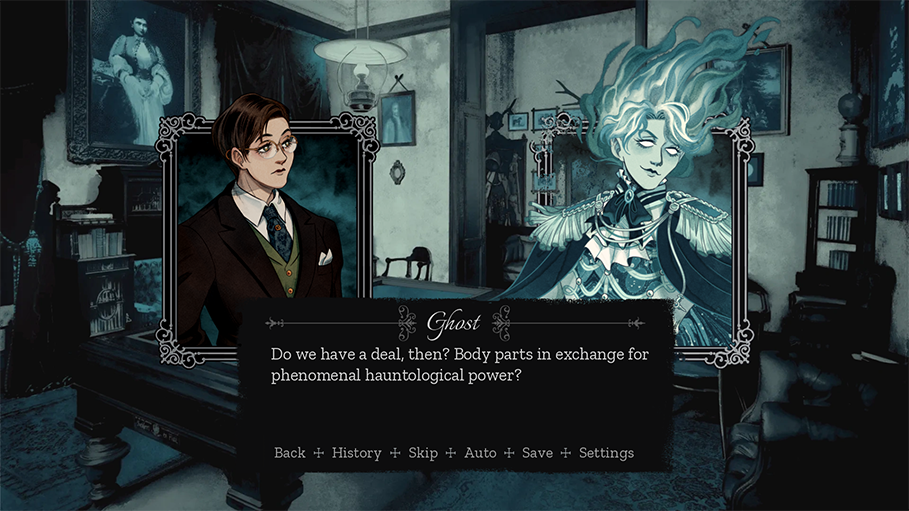The image size is (909, 511).
Task: Open the dialogue History log
Action: [356, 453]
